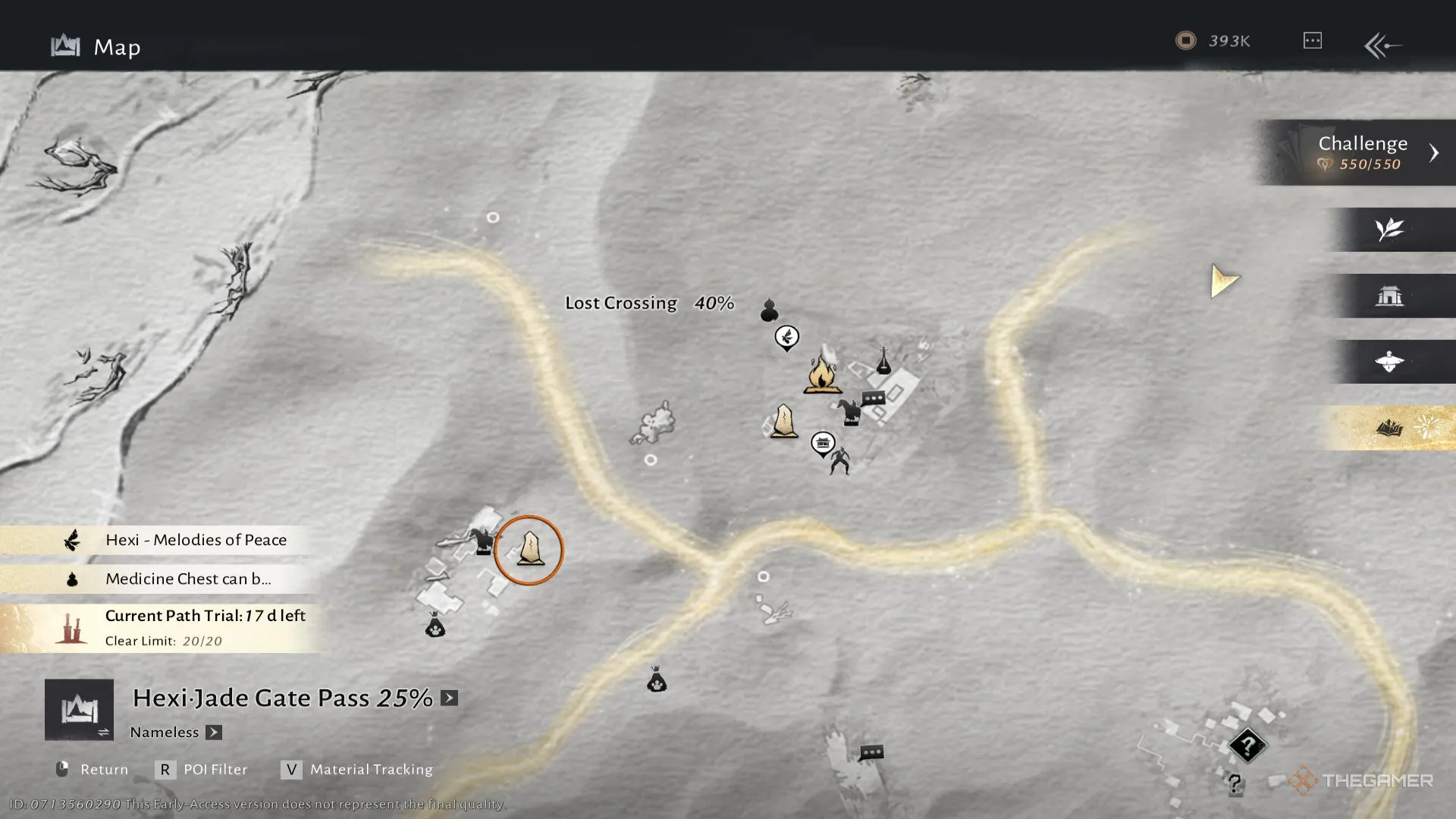Select the leaf sprig filter tab
Viewport: 1456px width, 819px height.
coord(1389,229)
